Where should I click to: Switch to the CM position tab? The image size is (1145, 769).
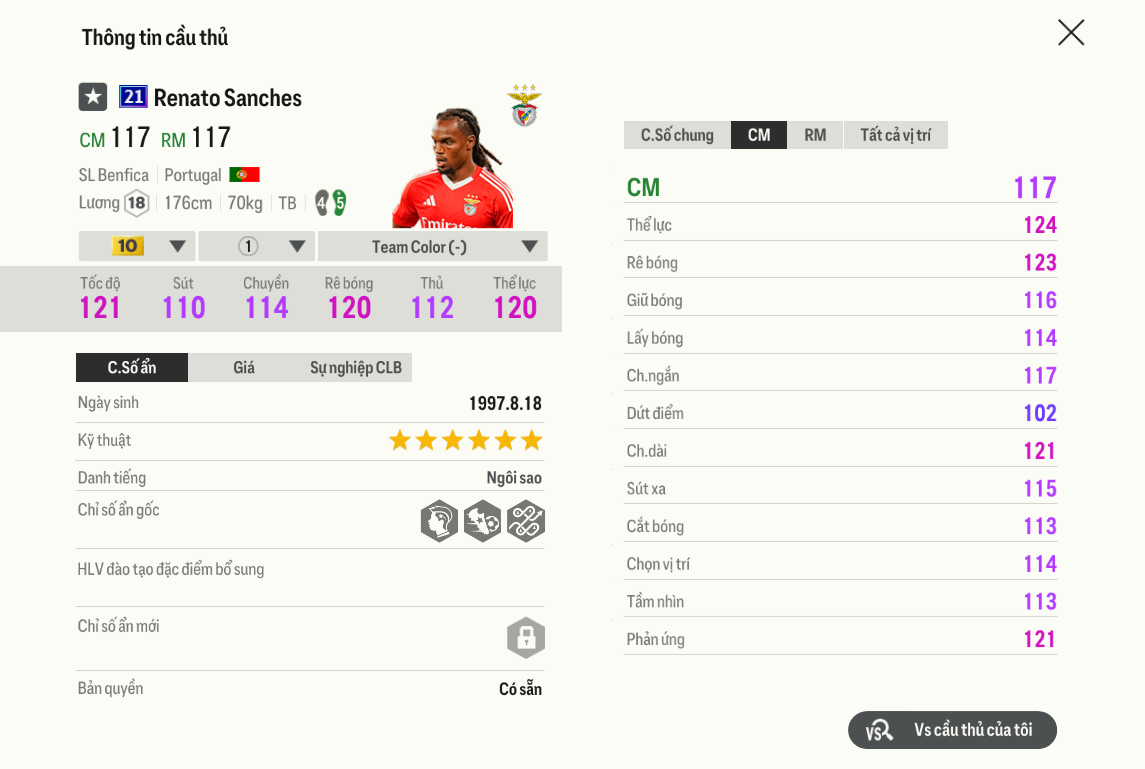(759, 135)
